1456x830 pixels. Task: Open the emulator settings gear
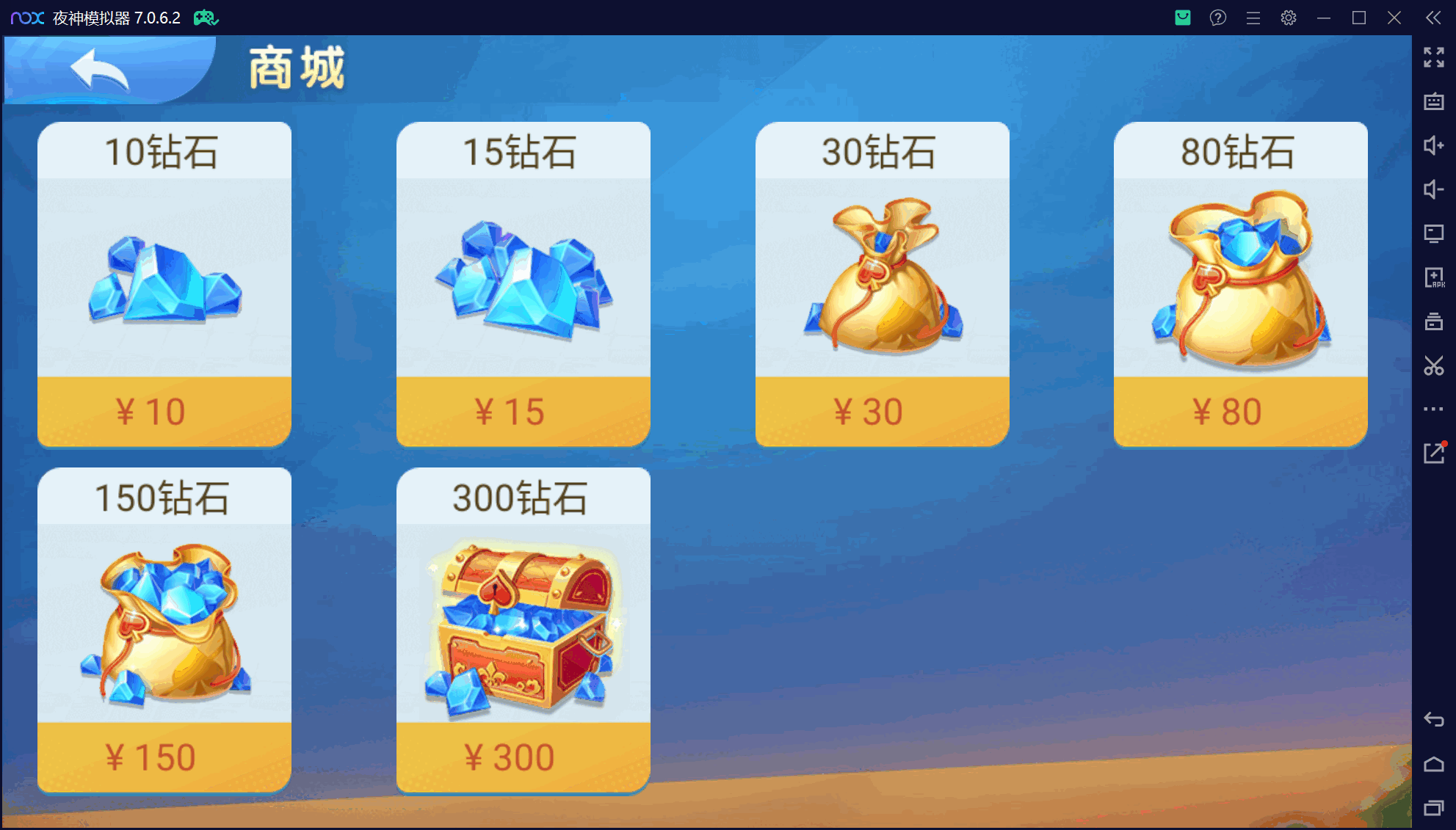click(1289, 18)
